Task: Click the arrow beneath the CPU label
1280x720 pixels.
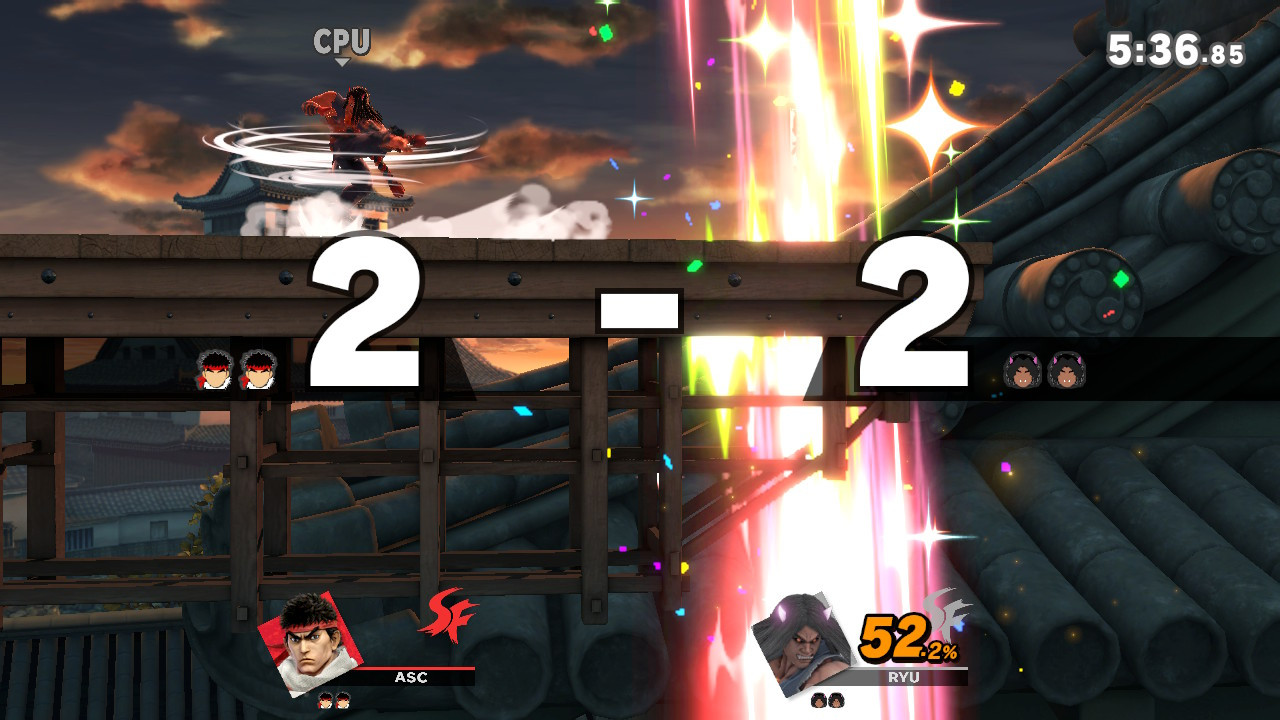Action: [x=343, y=62]
